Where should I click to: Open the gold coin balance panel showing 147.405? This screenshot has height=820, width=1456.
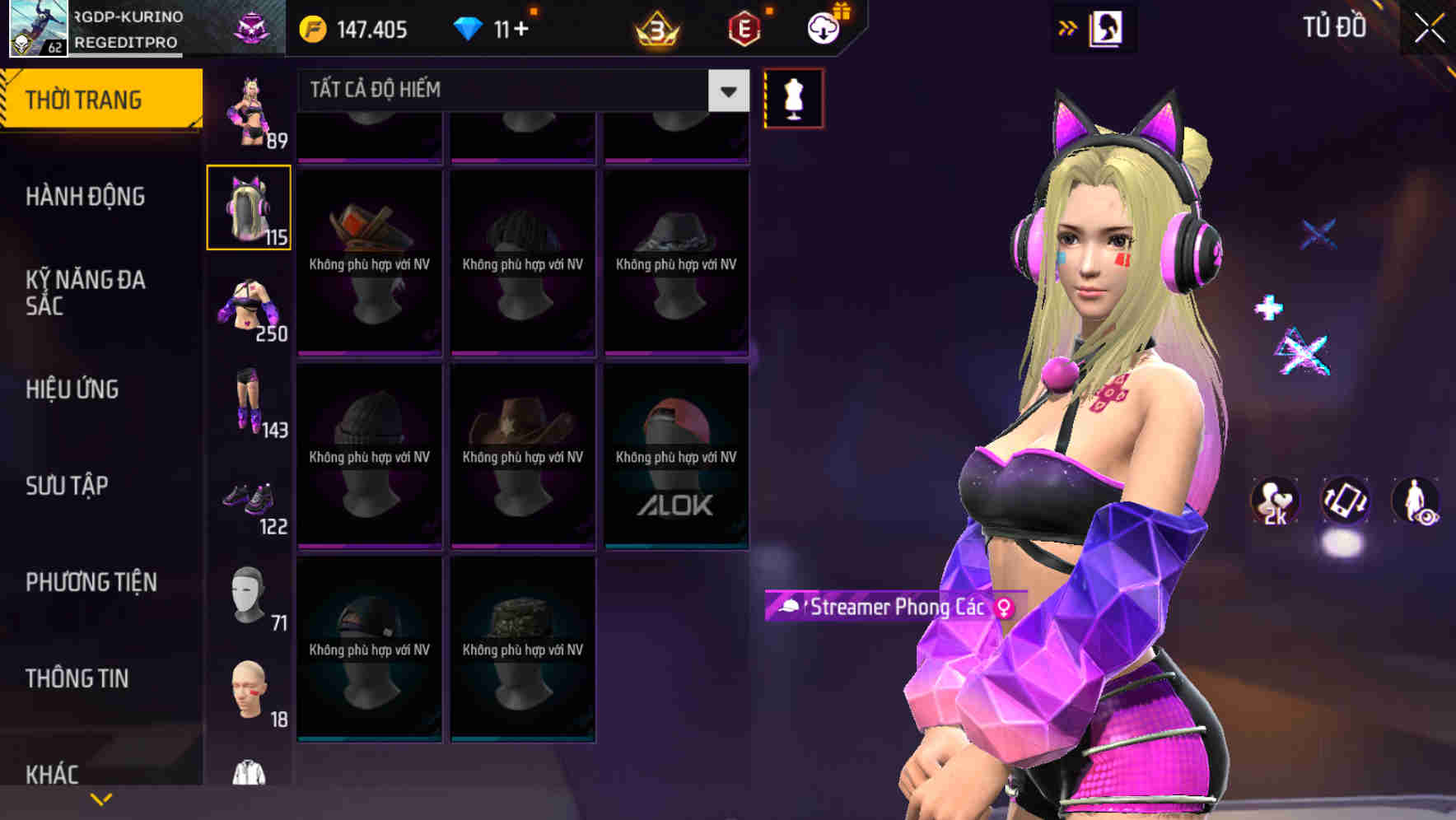pyautogui.click(x=354, y=29)
